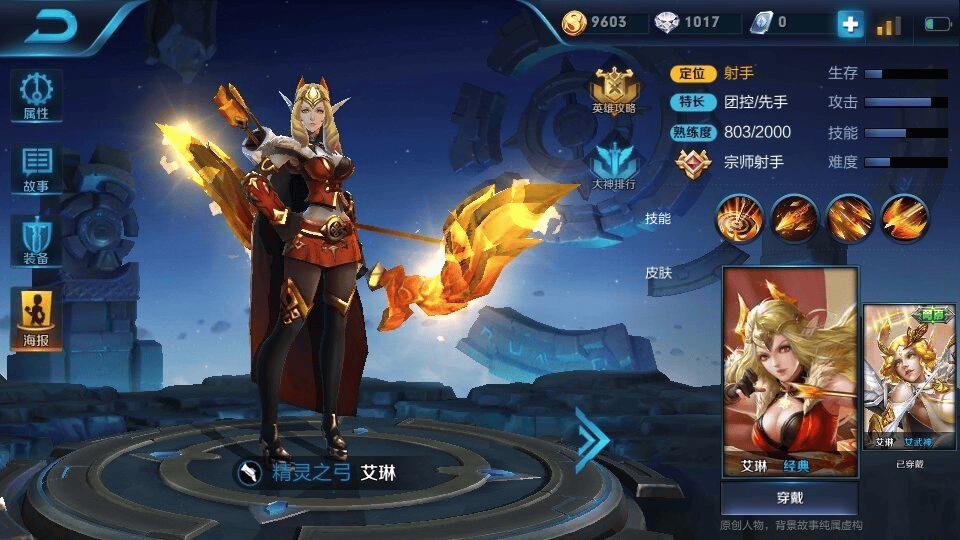Open the 属性 attributes tab
Screen dimensions: 960x540
36,96
